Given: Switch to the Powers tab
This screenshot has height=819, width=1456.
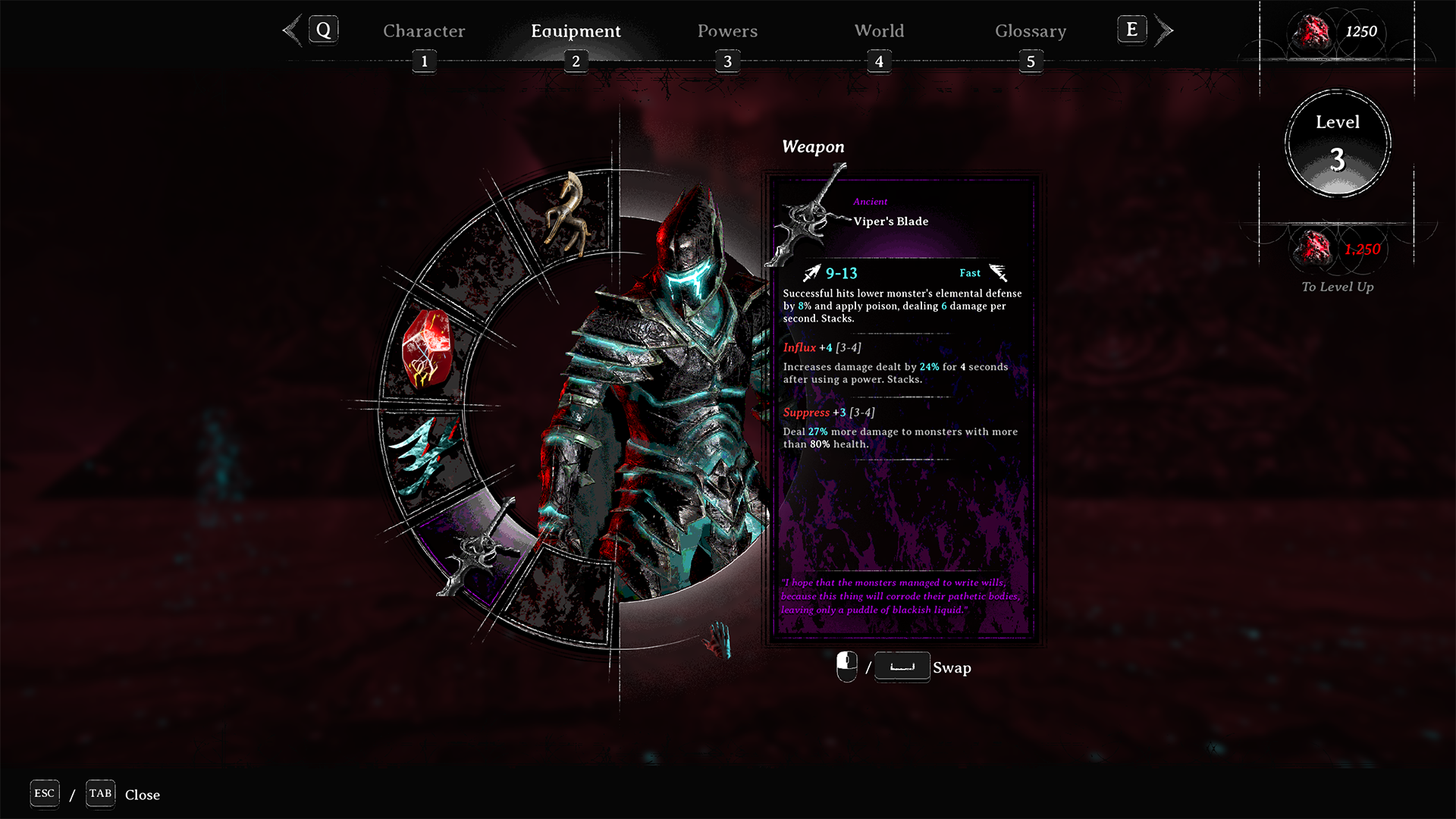Looking at the screenshot, I should [727, 31].
